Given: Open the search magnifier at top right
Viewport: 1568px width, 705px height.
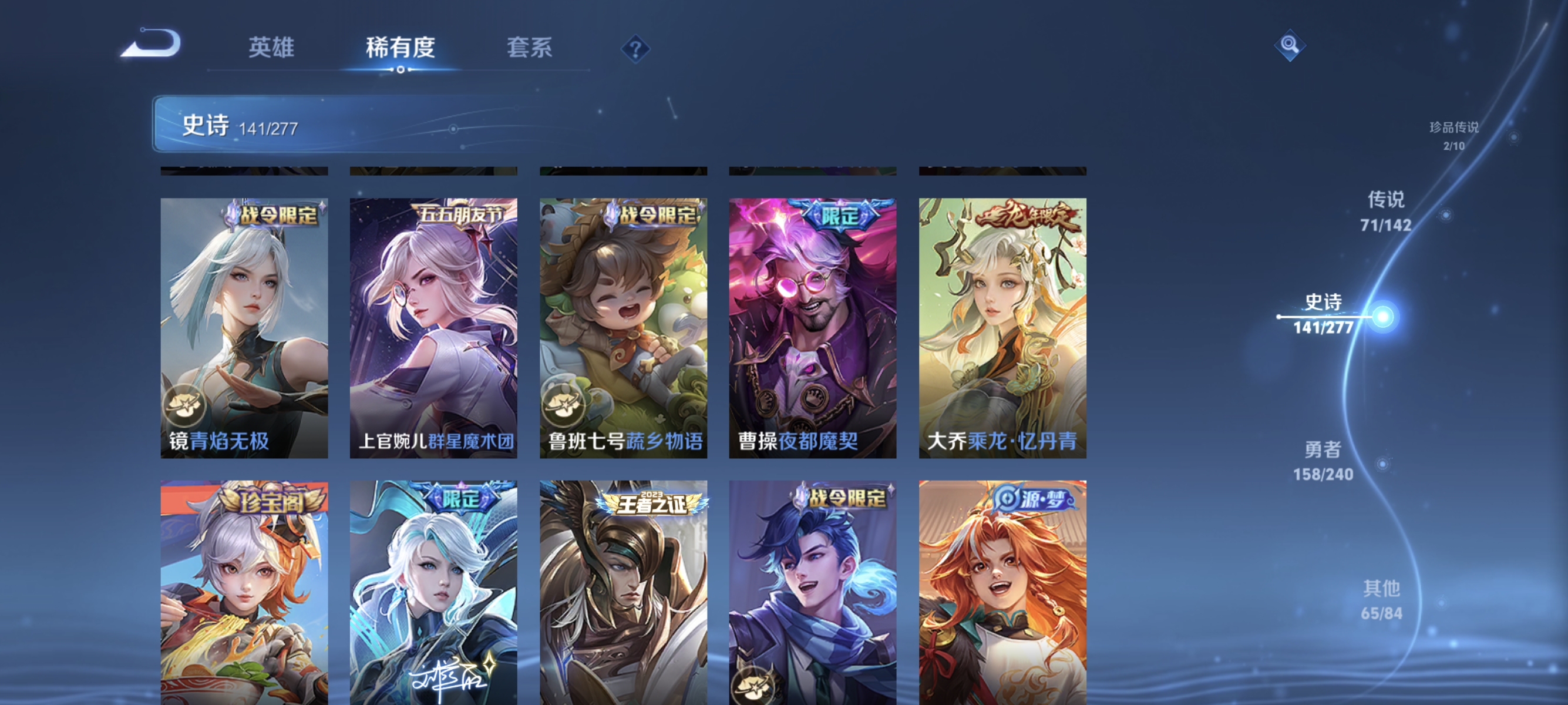Looking at the screenshot, I should tap(1290, 45).
